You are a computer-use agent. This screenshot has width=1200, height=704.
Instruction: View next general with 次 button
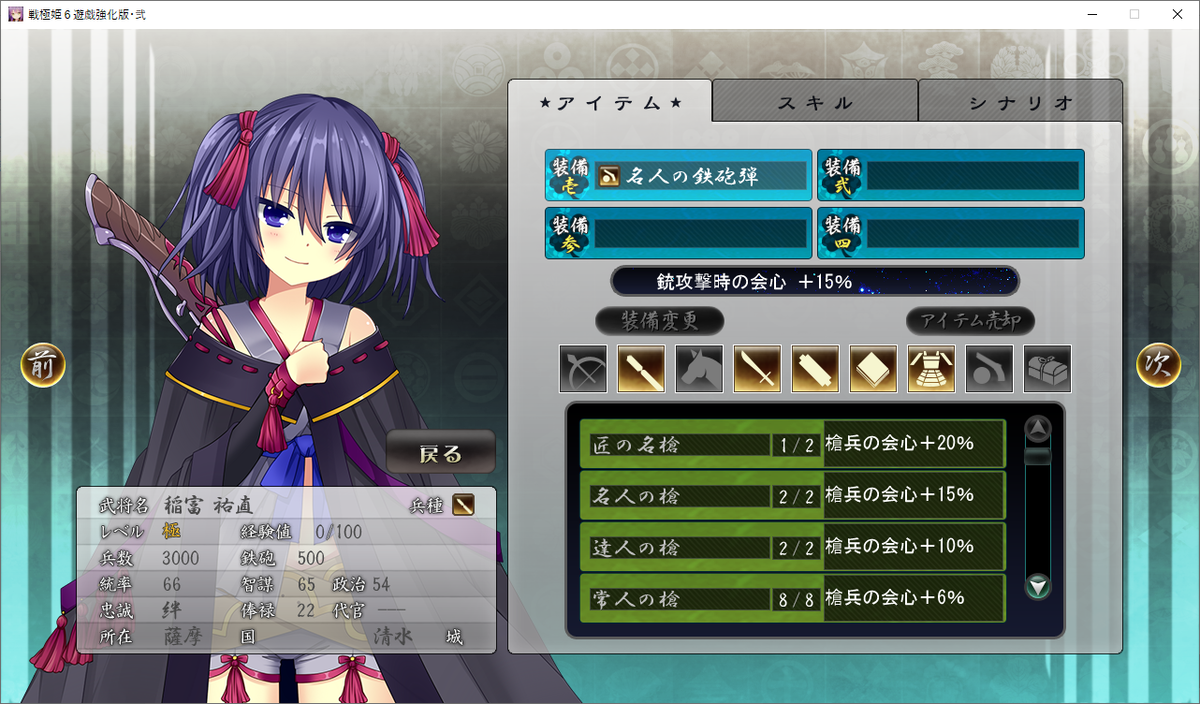coord(1158,366)
